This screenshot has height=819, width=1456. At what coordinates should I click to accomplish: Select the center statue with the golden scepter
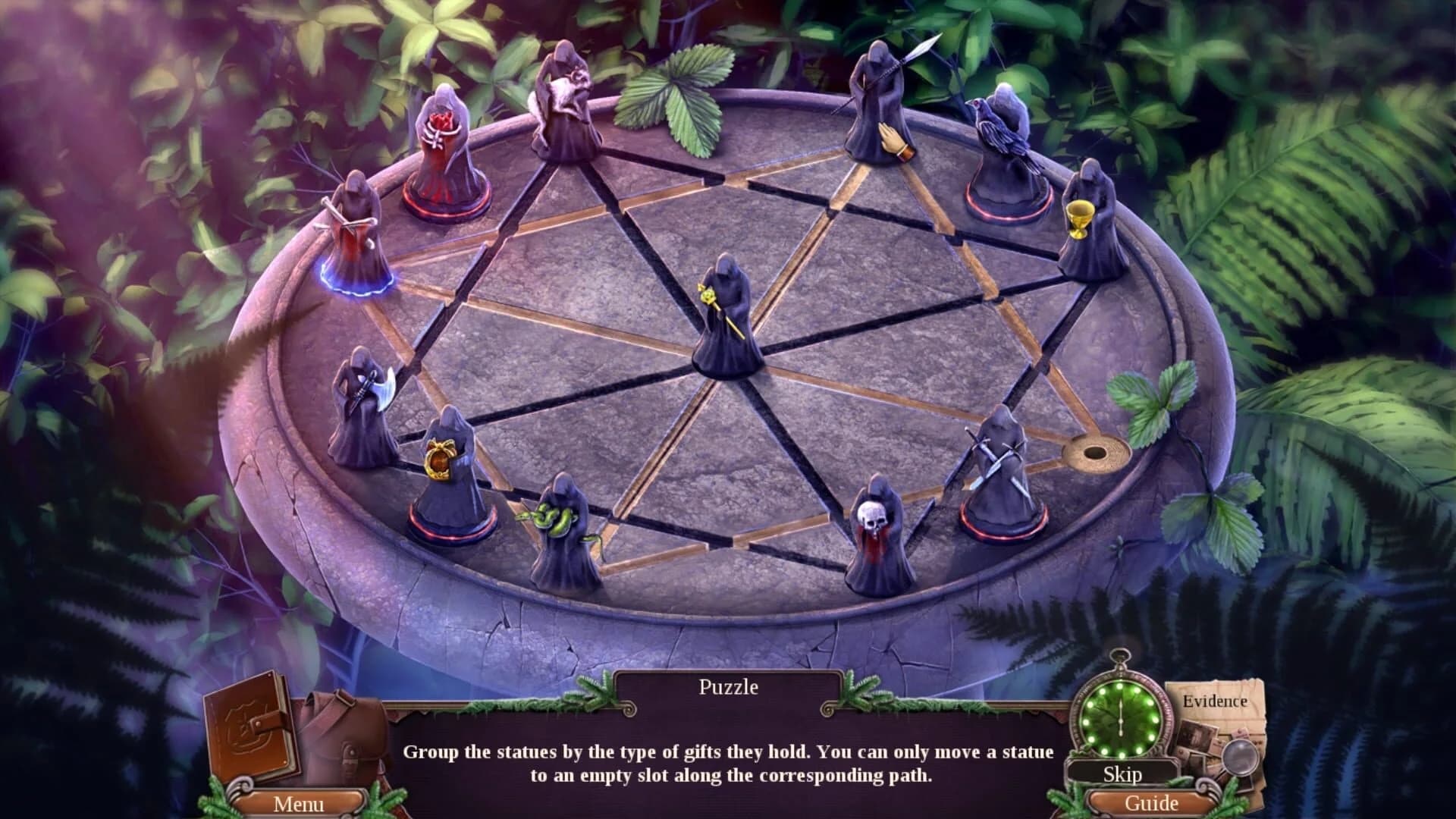point(724,318)
